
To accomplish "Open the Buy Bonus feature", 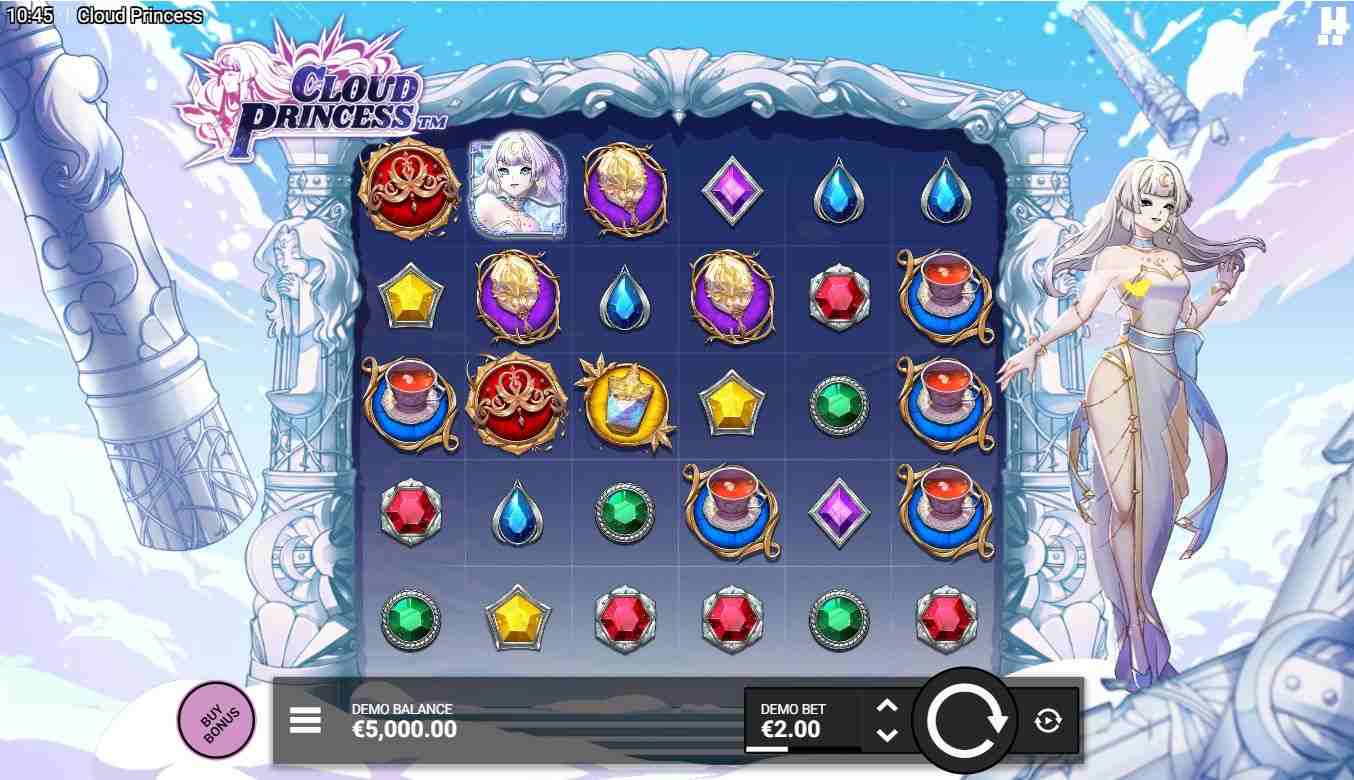I will click(x=215, y=719).
